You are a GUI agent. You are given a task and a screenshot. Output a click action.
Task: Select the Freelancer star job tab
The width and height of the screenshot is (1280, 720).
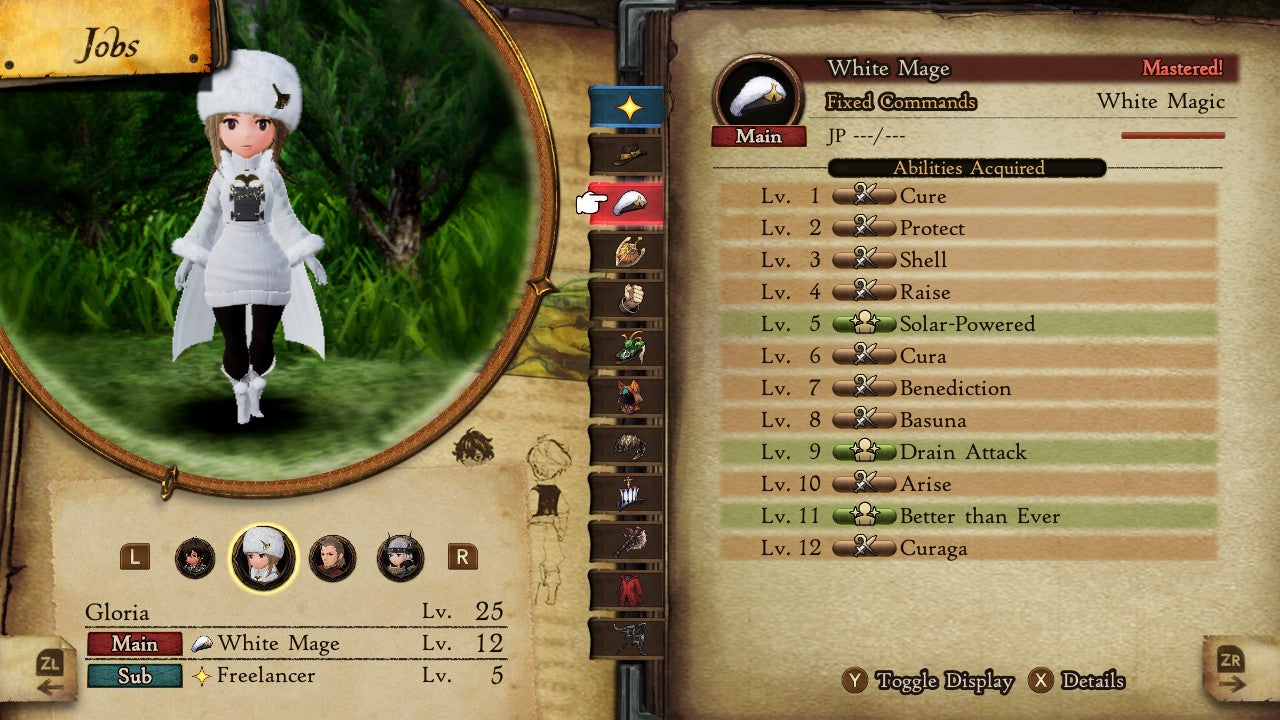point(627,107)
